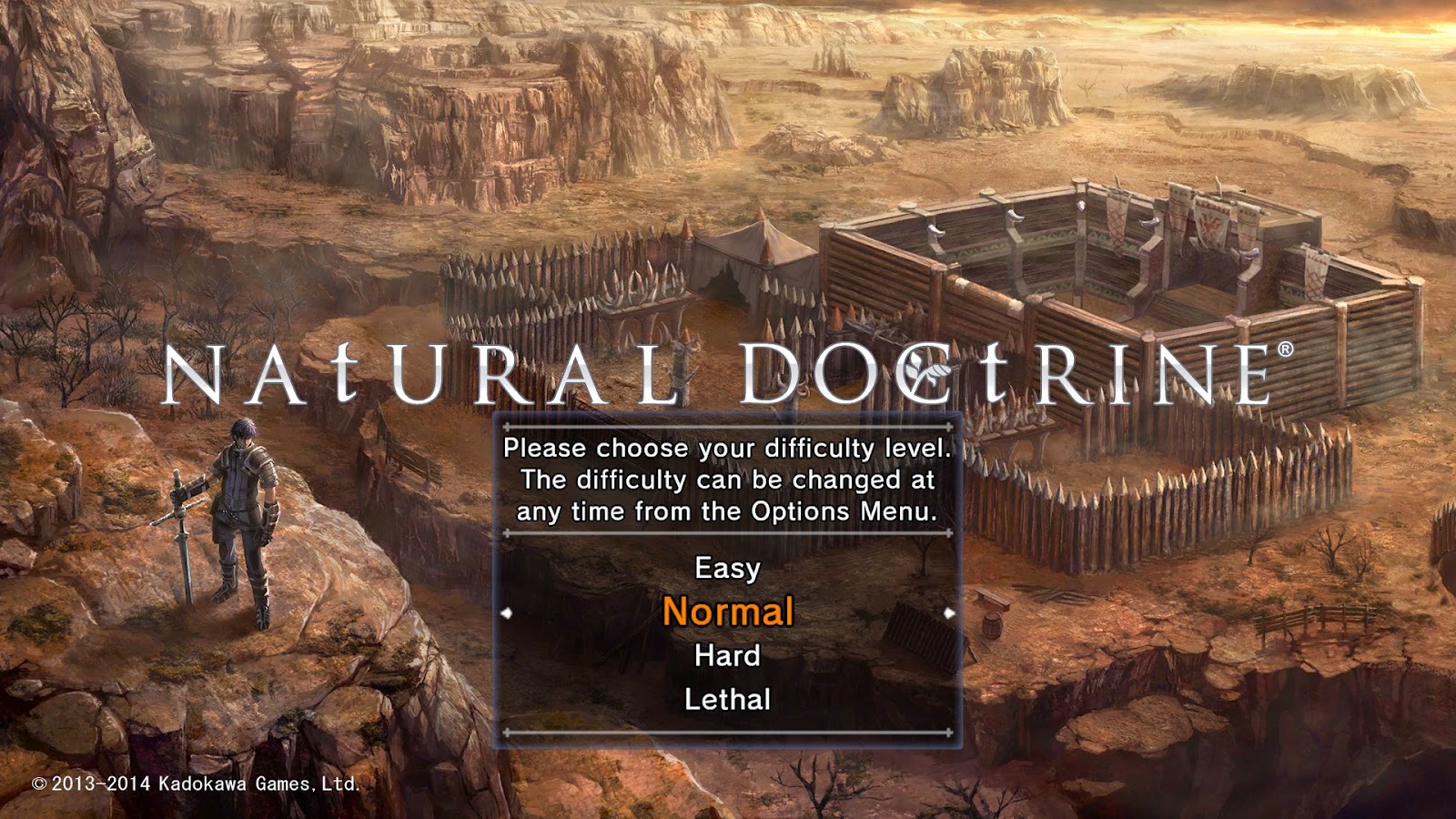Screen dimensions: 1456x819
Task: Pick the Lethal difficulty level
Action: pyautogui.click(x=726, y=699)
